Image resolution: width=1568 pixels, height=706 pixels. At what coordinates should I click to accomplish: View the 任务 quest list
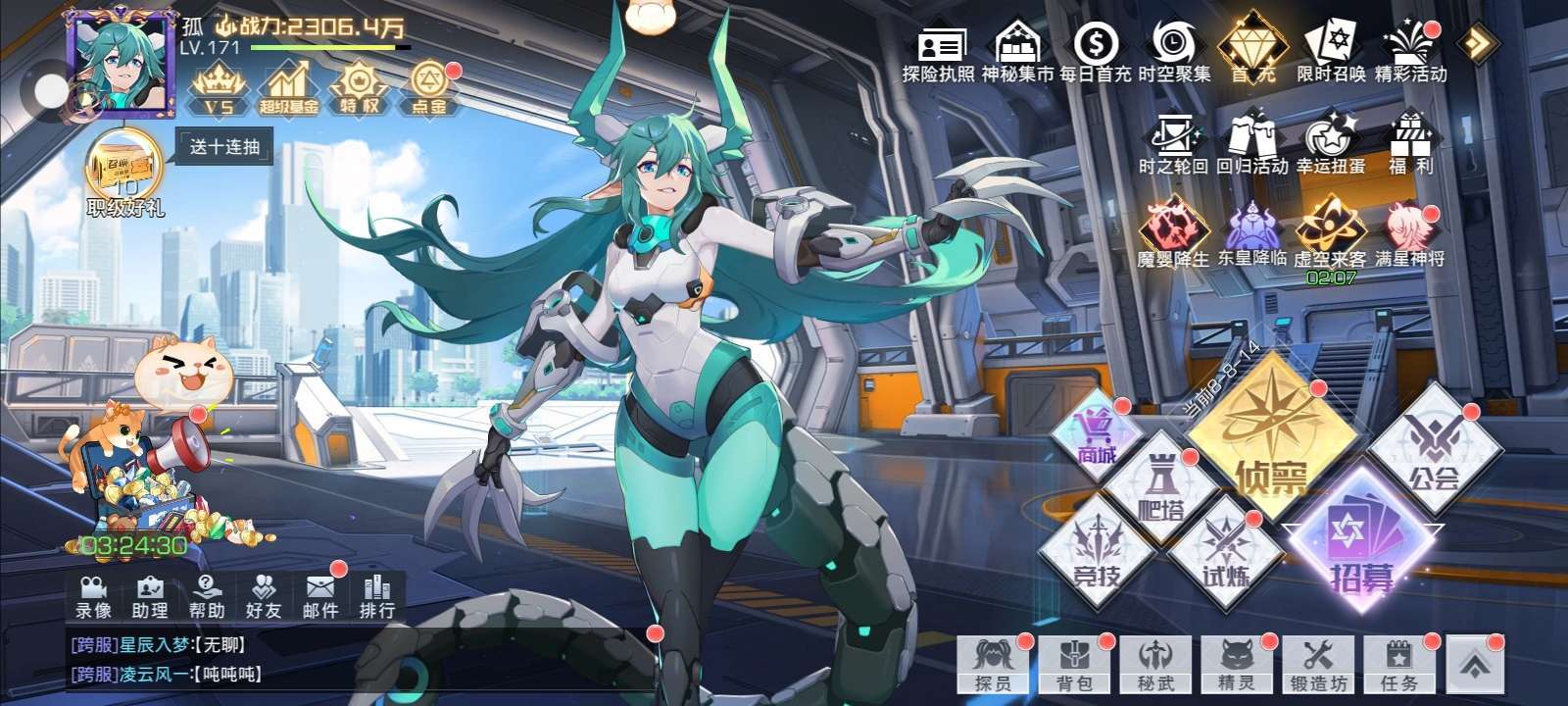tap(1398, 666)
